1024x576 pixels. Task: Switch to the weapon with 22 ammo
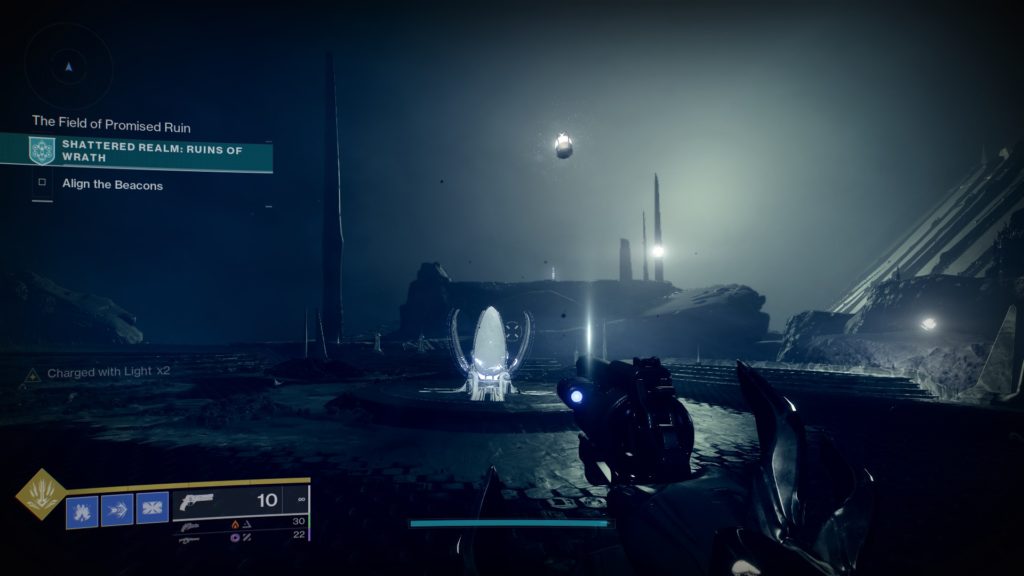[240, 536]
